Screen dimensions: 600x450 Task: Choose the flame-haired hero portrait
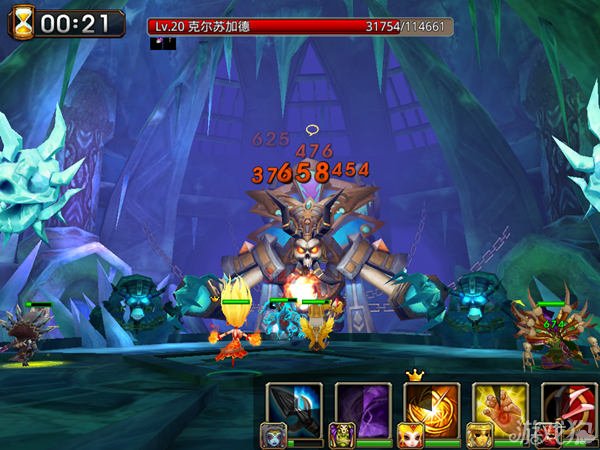point(409,433)
